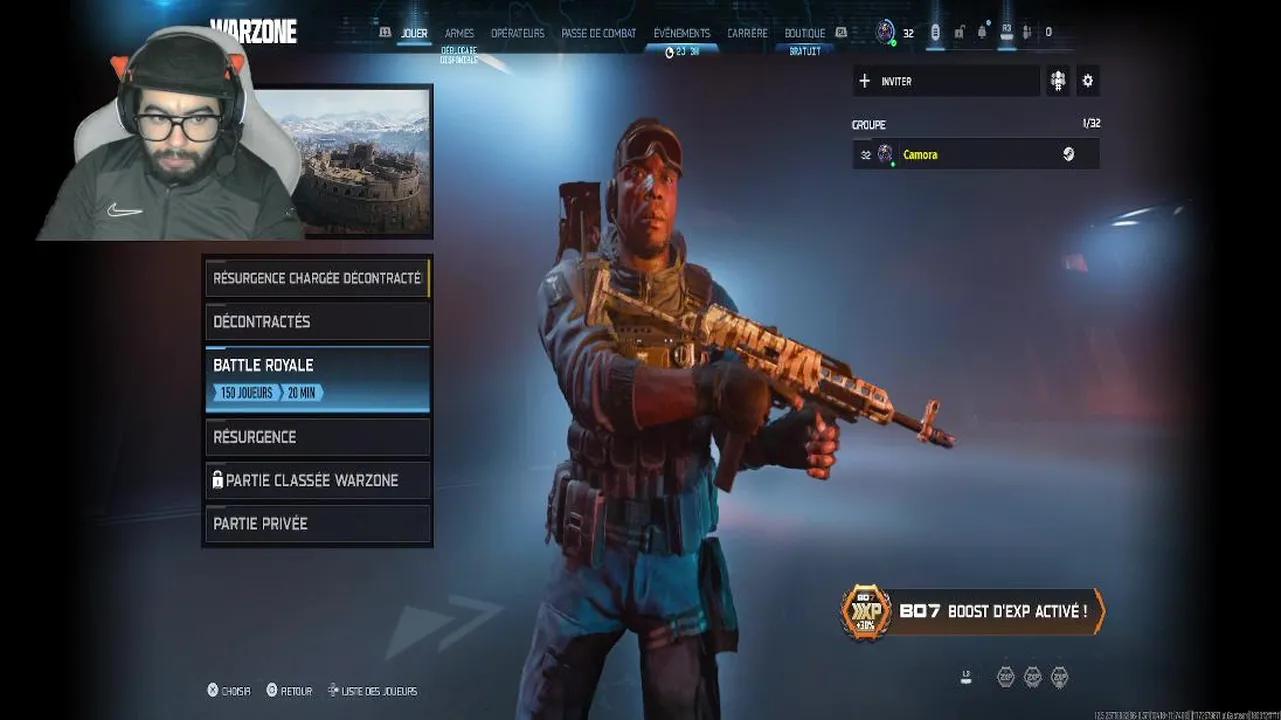Screen dimensions: 1281x720
Task: Open the locked Partie Classée Warzone mode
Action: [x=317, y=480]
